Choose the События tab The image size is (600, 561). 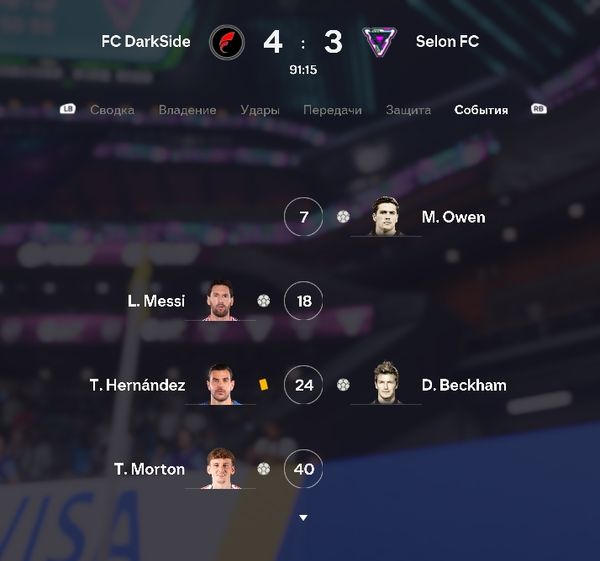(481, 110)
